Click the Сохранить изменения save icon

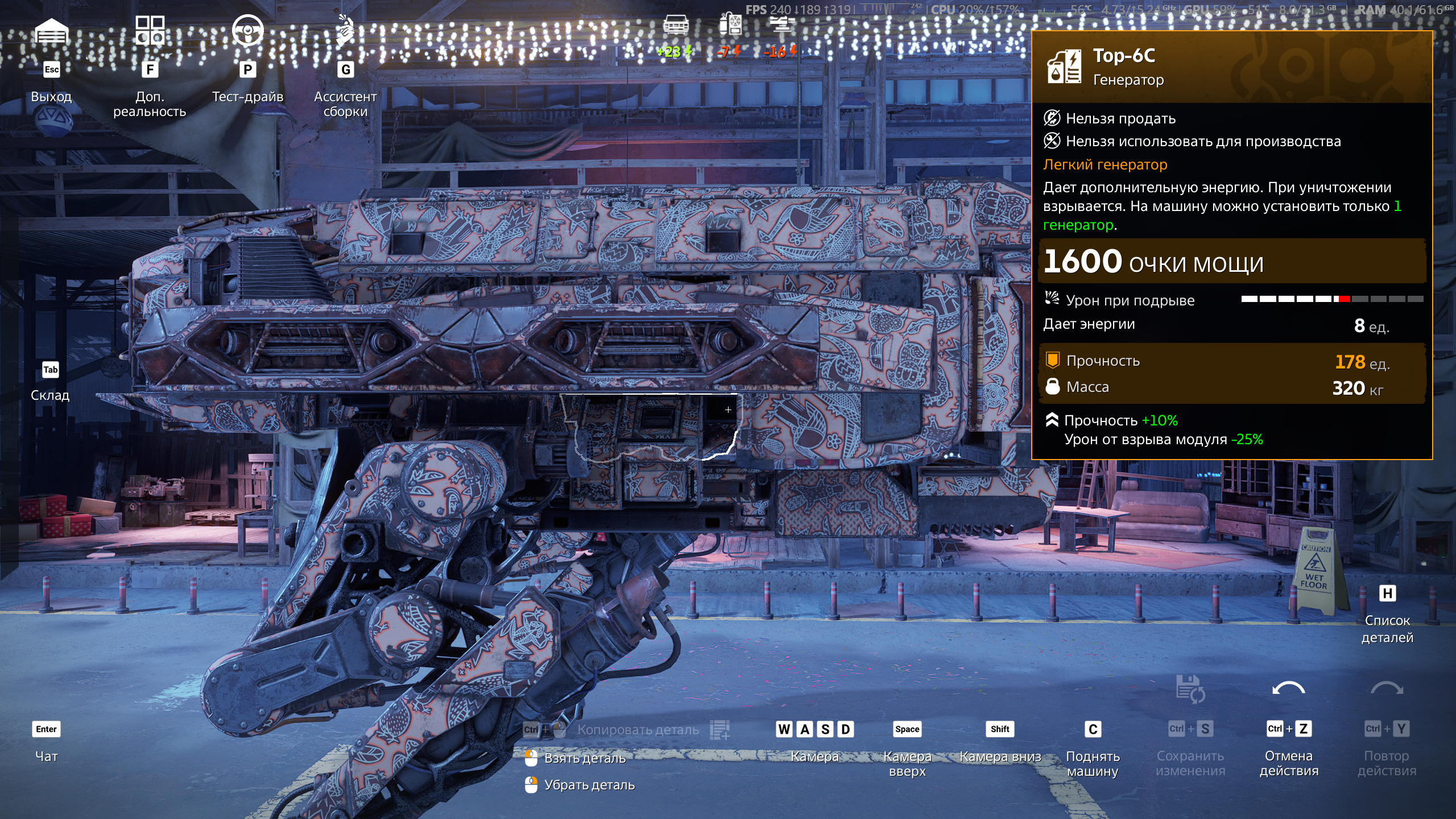(1190, 689)
